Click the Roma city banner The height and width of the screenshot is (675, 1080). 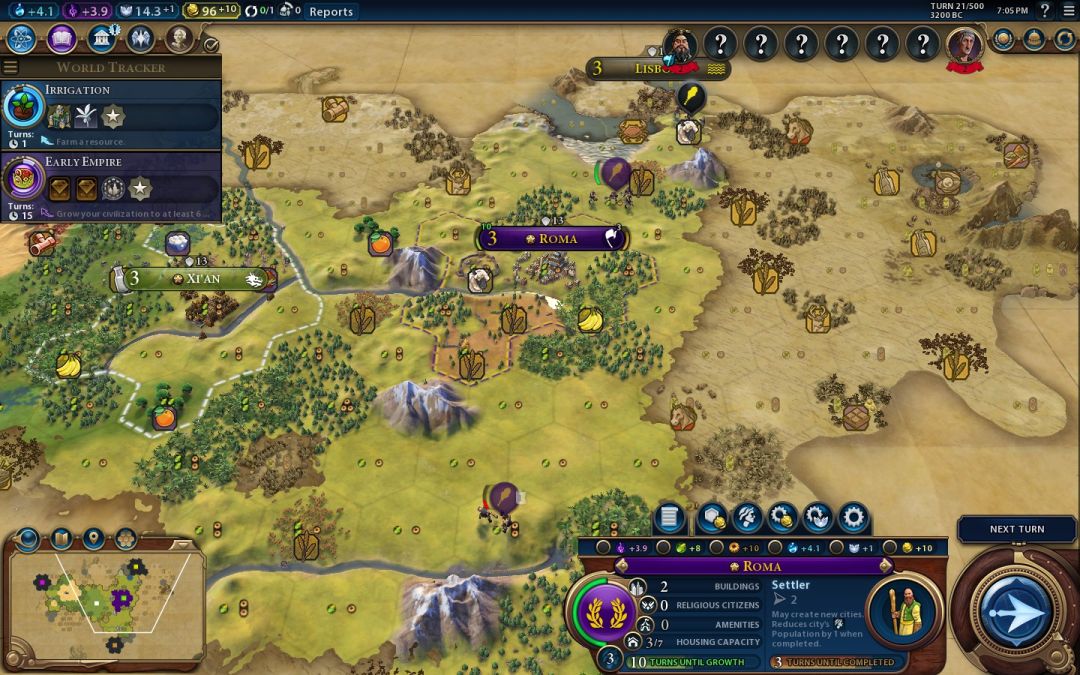tap(556, 239)
